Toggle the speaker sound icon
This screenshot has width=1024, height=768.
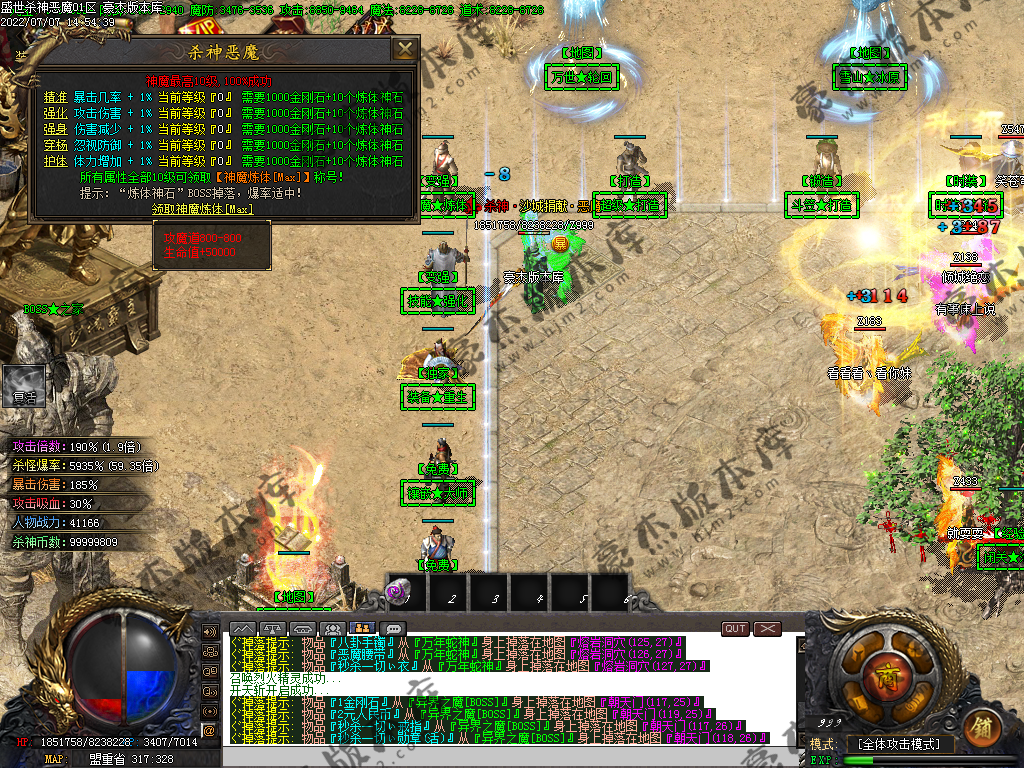210,632
